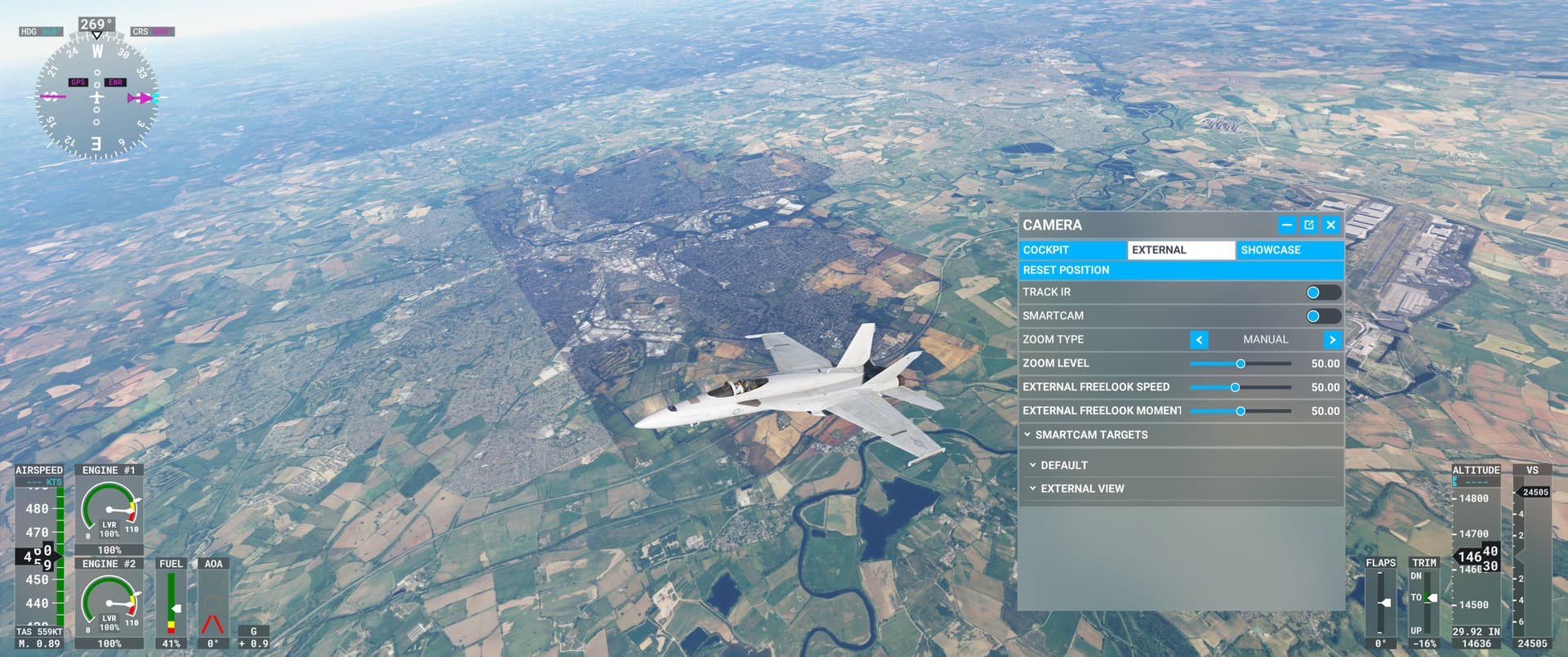This screenshot has width=1568, height=657.
Task: Select the External camera tab
Action: (1181, 250)
